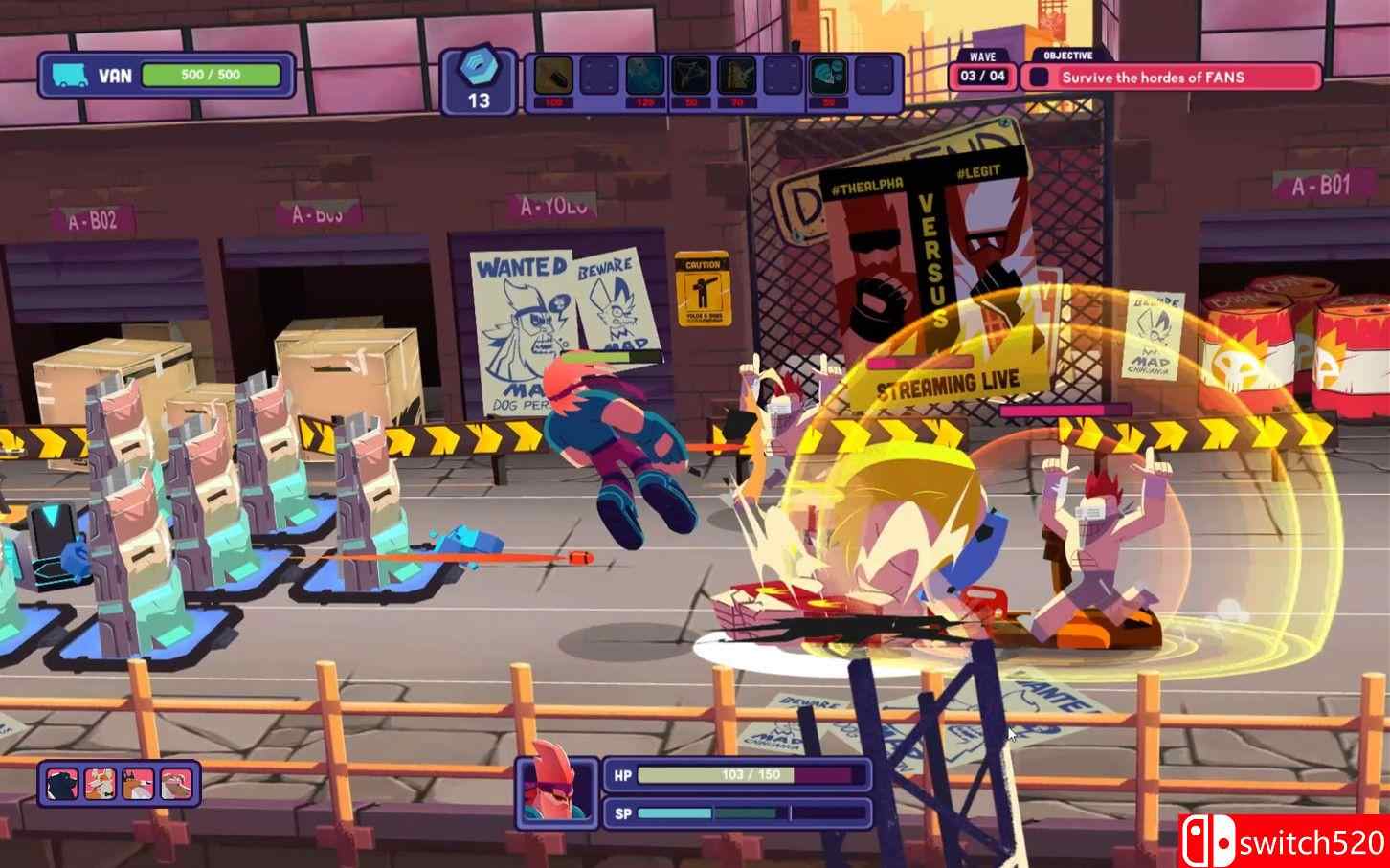Click the hex nut currency icon
1390x868 pixels.
(x=478, y=68)
